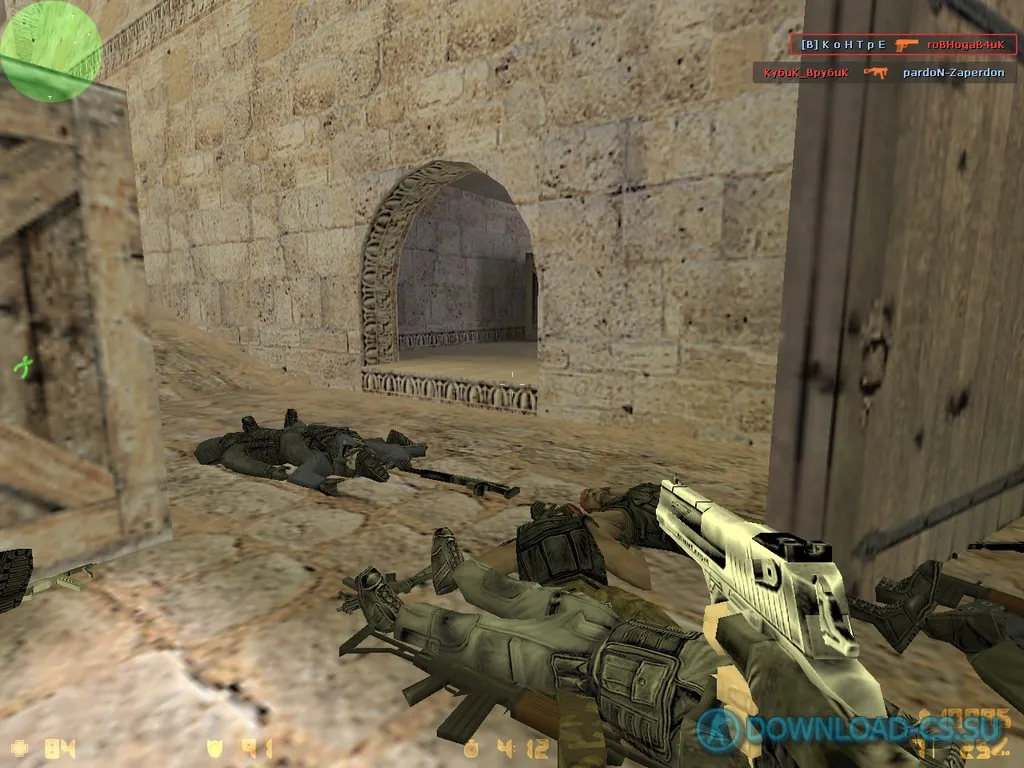Click the green circular radar
Image resolution: width=1024 pixels, height=768 pixels.
point(50,50)
